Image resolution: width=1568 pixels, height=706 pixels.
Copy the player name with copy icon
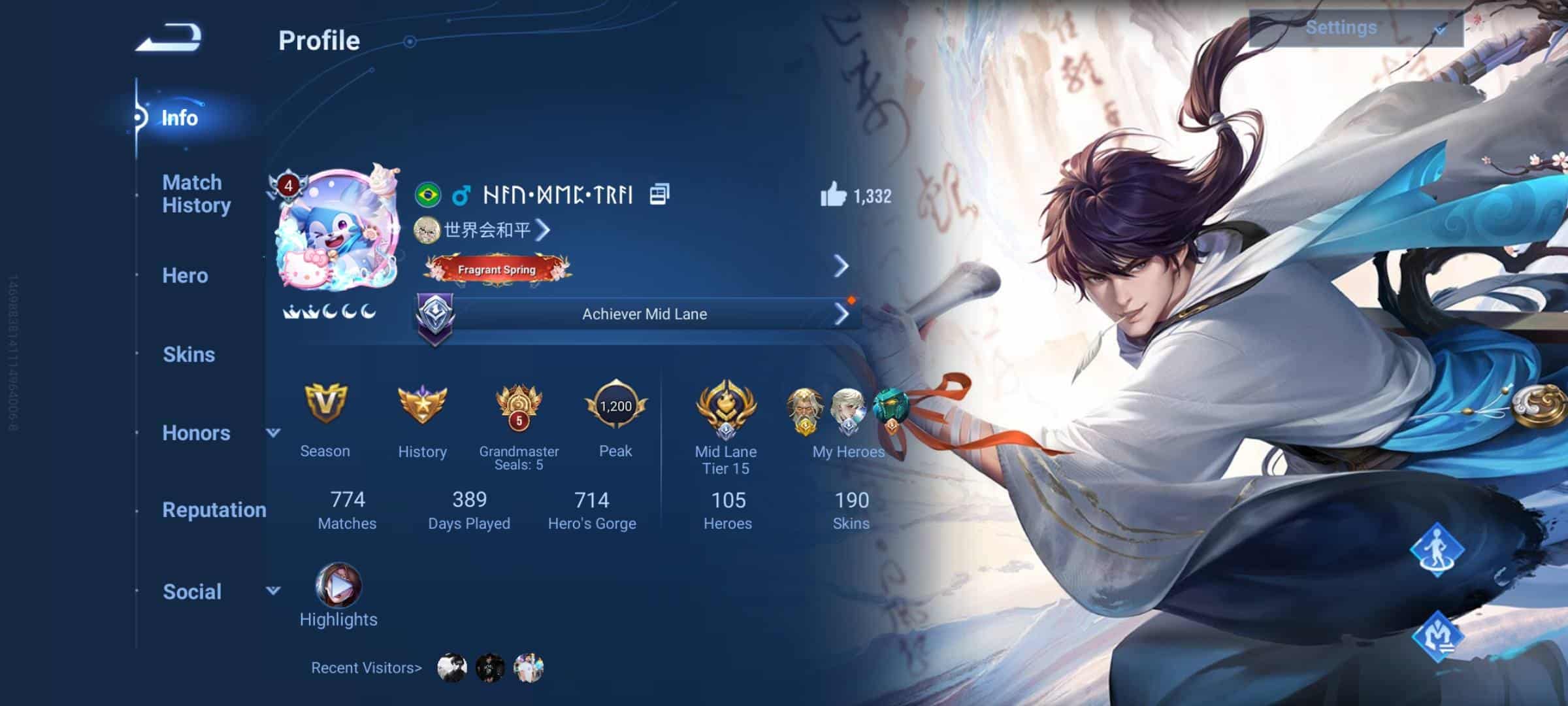pos(659,194)
